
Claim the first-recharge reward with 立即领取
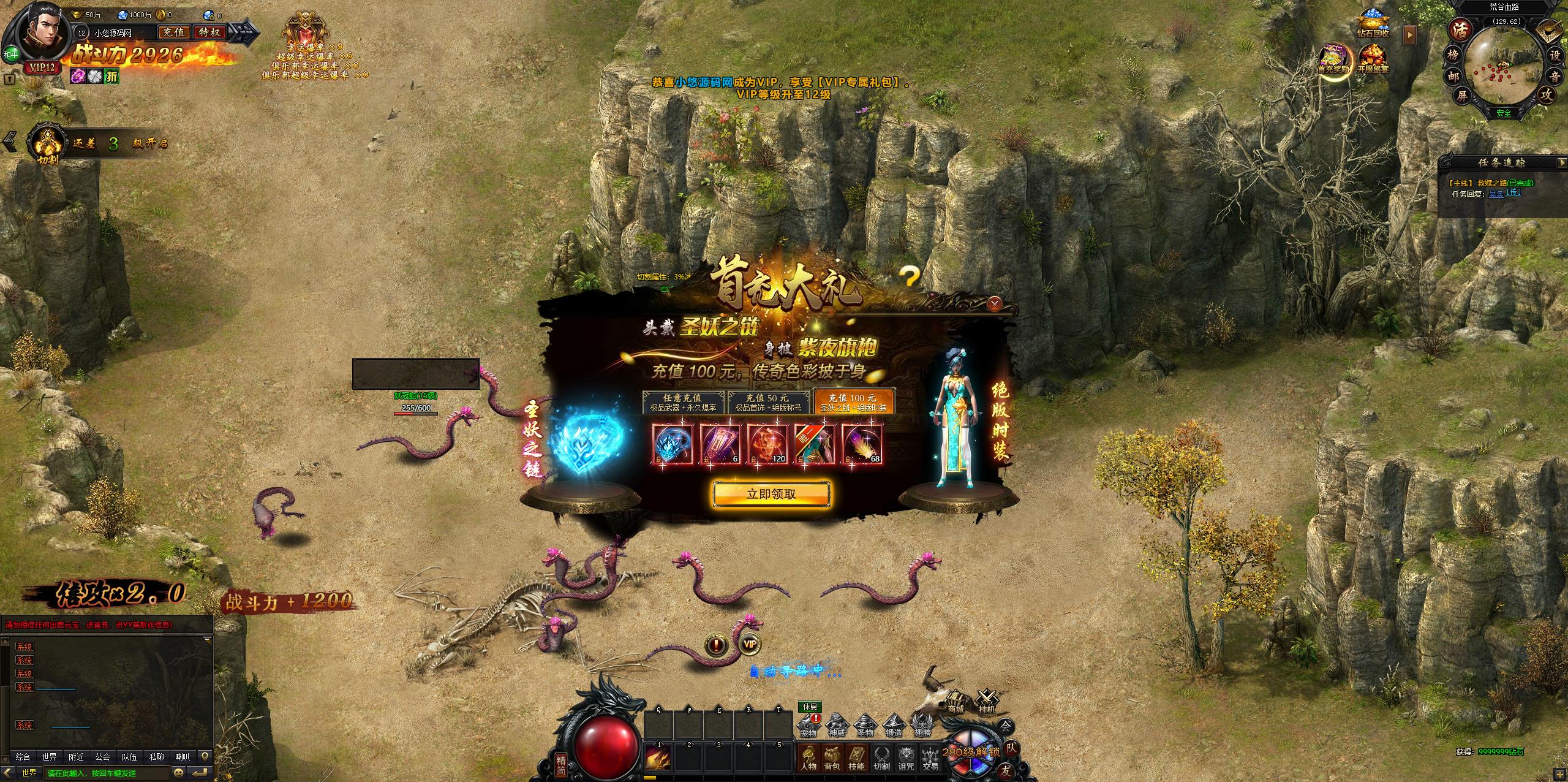[x=771, y=494]
